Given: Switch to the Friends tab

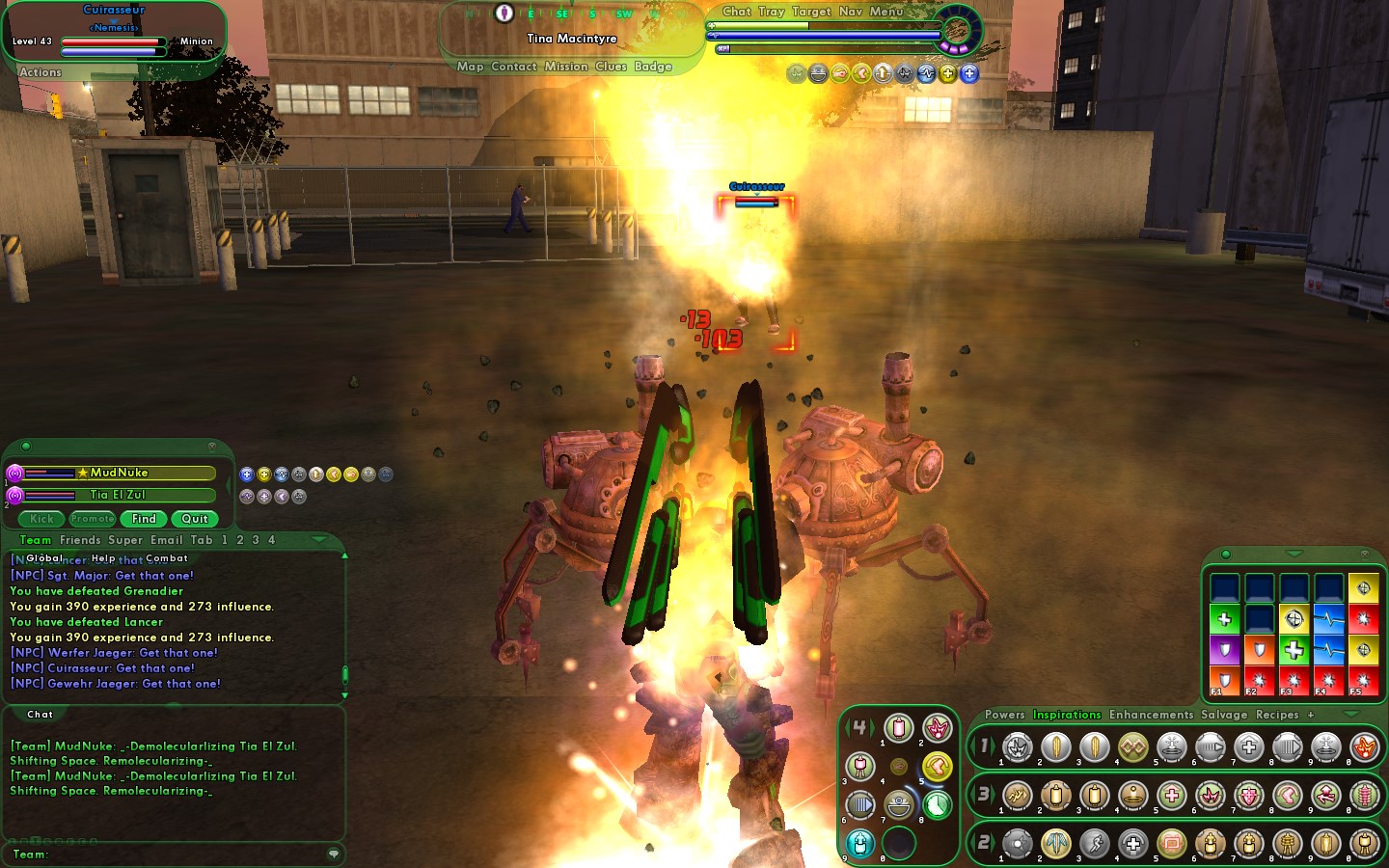Looking at the screenshot, I should [80, 540].
